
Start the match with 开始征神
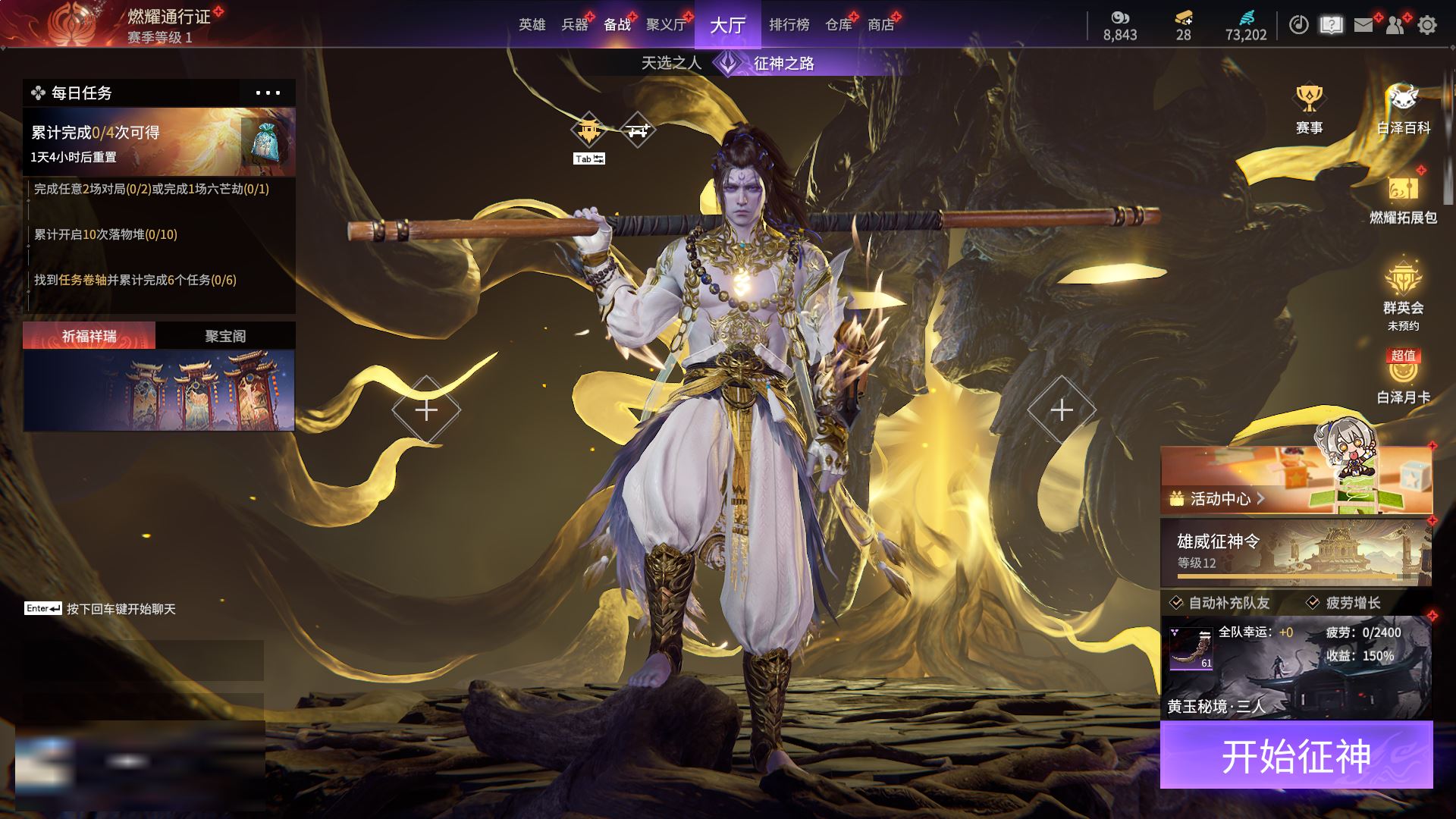coord(1296,755)
